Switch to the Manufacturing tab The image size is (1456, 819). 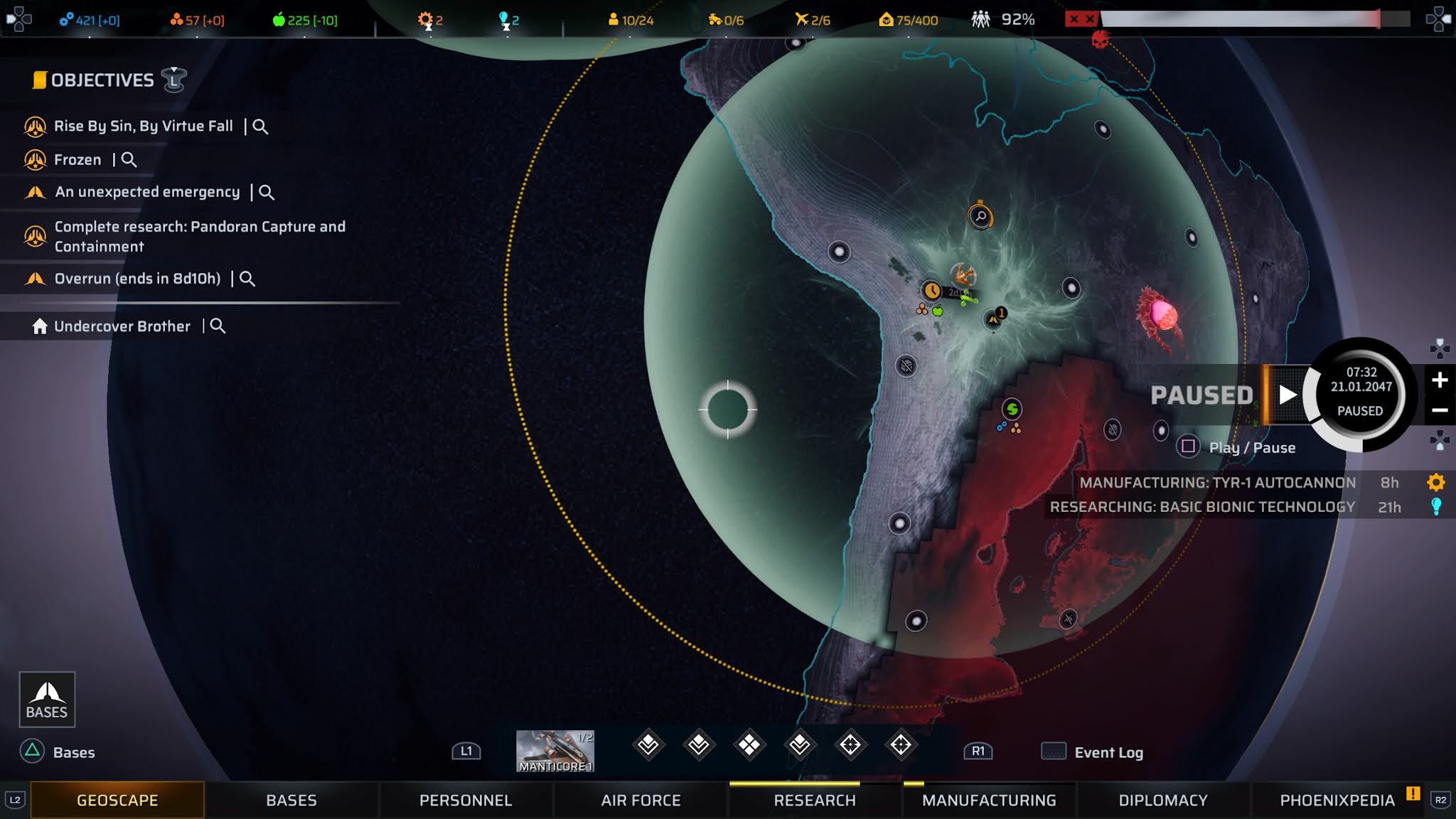pos(989,801)
